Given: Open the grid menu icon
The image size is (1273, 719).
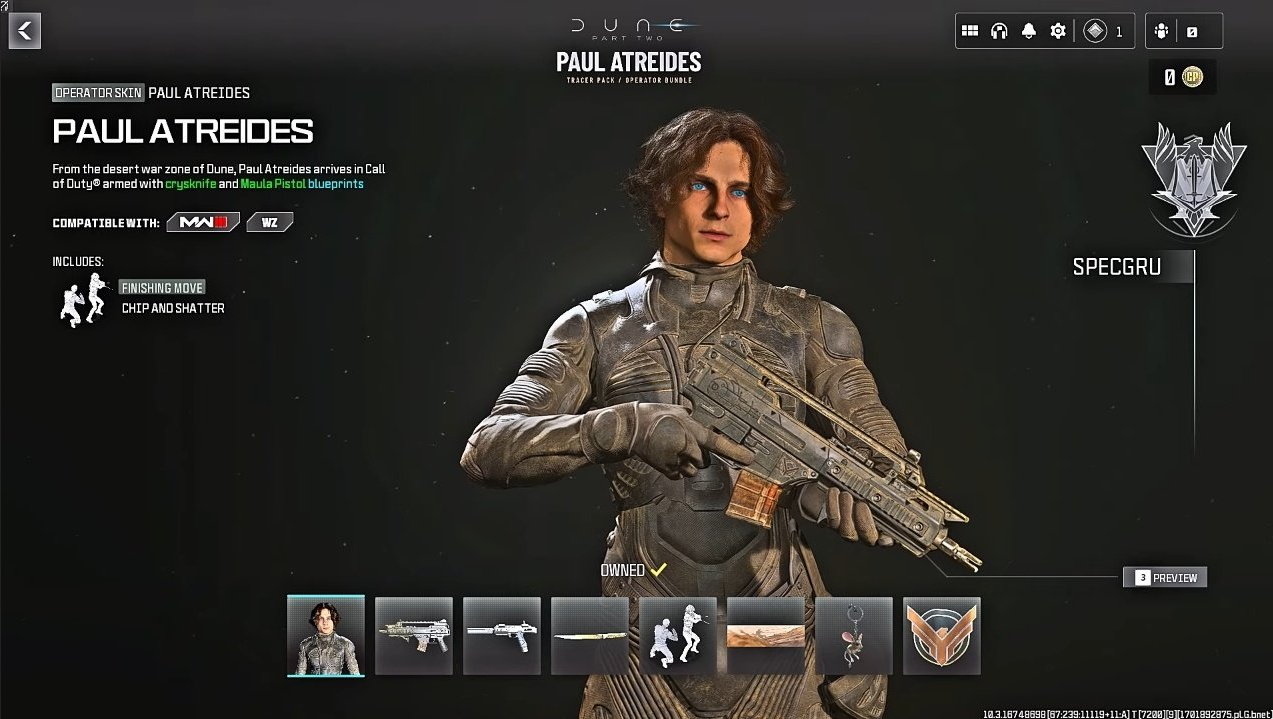Looking at the screenshot, I should [969, 31].
